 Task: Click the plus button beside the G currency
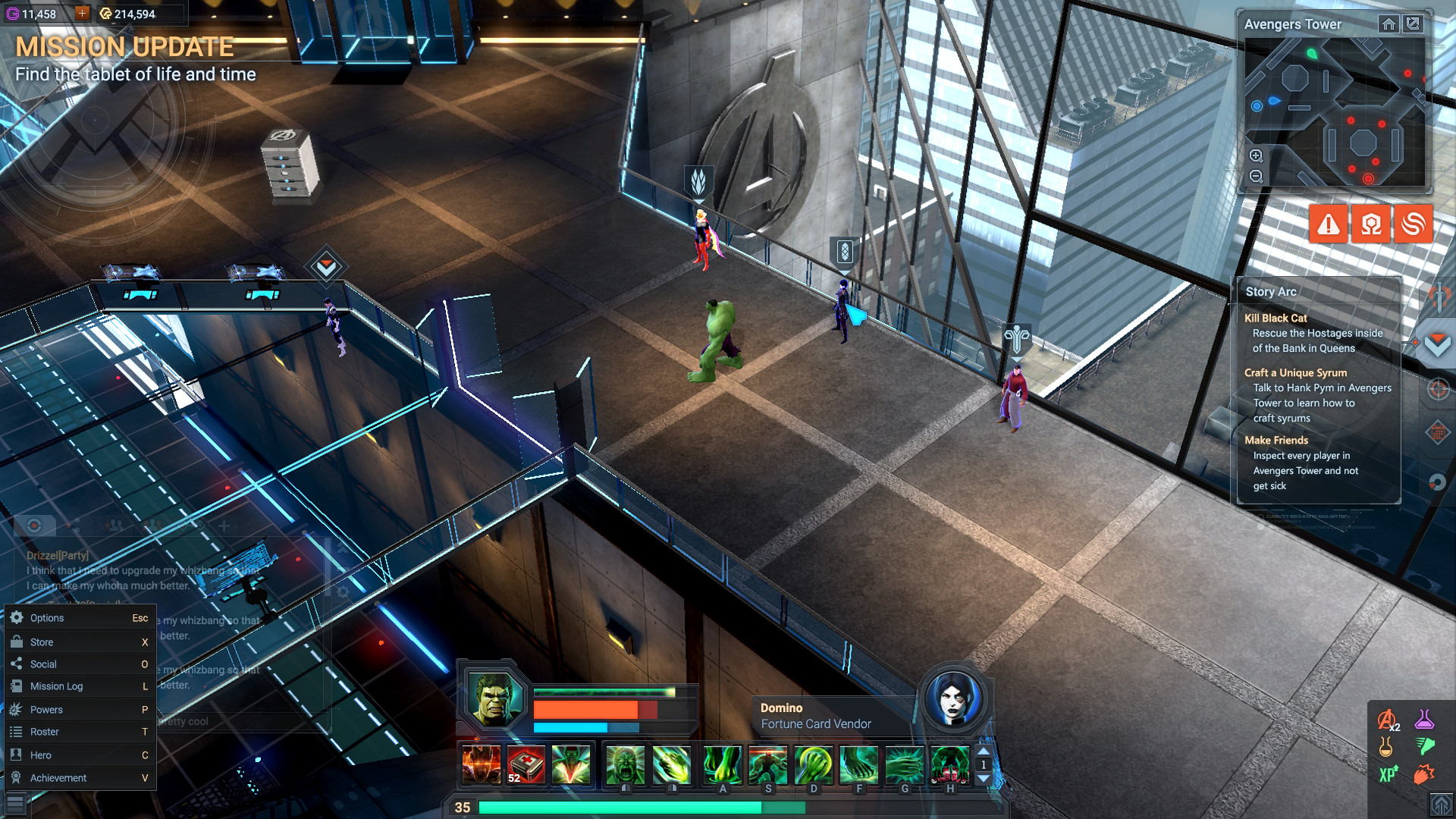pyautogui.click(x=82, y=13)
